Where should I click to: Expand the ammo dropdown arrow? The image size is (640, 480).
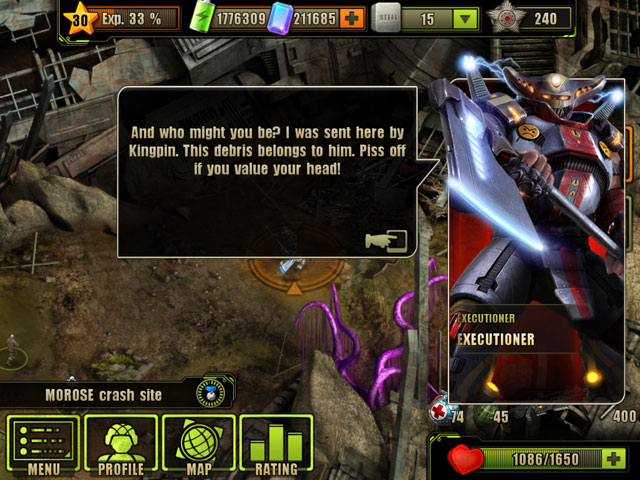click(x=464, y=18)
